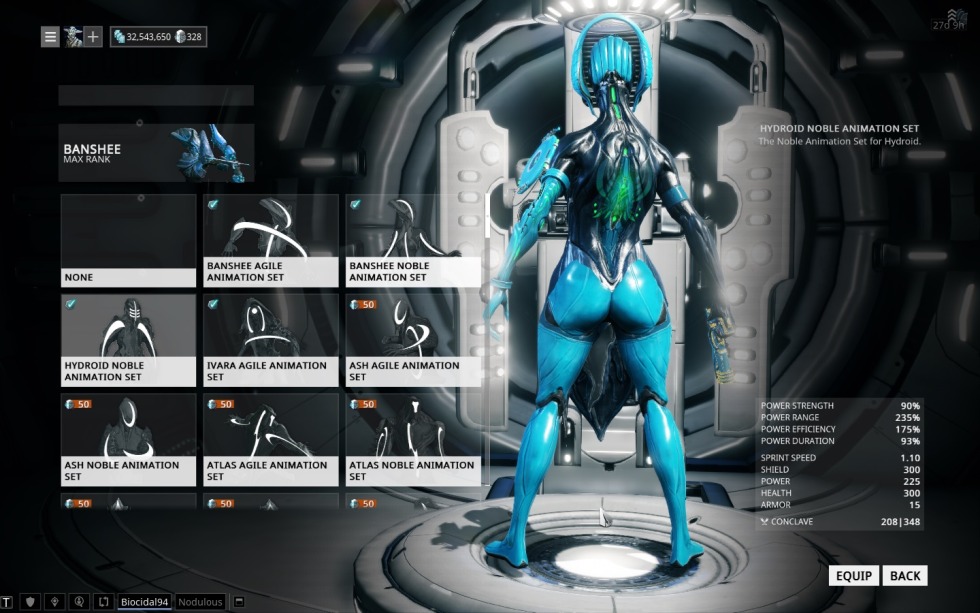Click the plus button beside the avatar
Image resolution: width=980 pixels, height=613 pixels.
pos(93,37)
